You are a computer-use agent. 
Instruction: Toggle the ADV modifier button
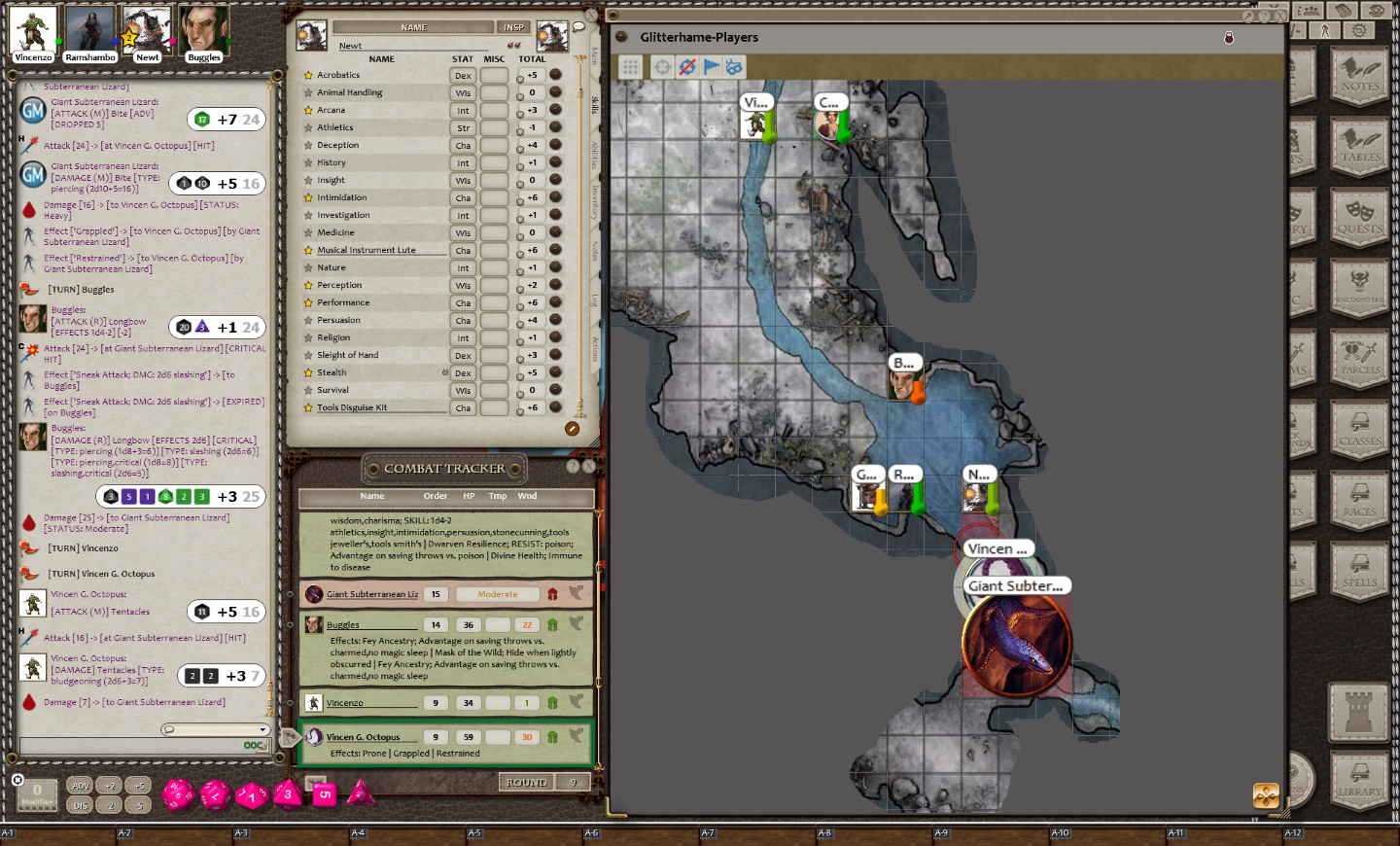[81, 786]
